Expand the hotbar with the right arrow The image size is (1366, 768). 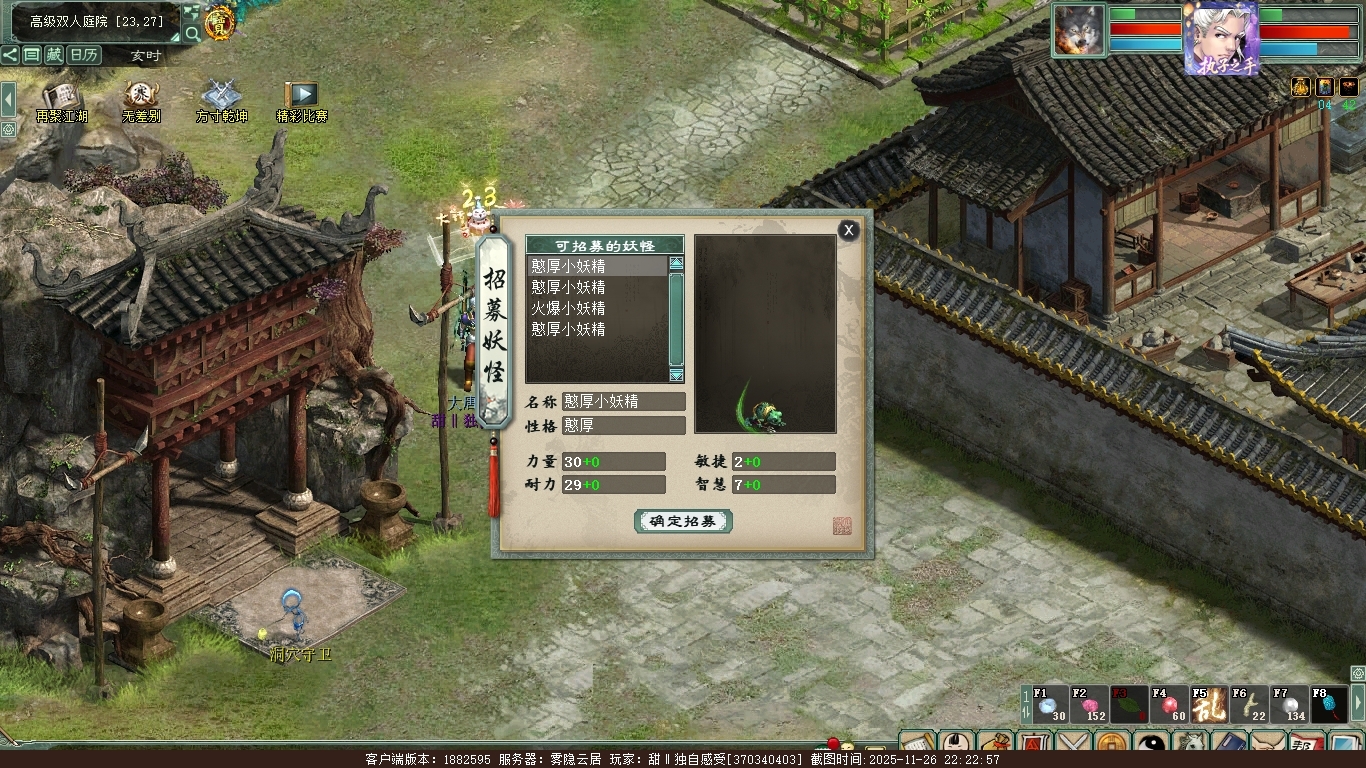click(1357, 703)
